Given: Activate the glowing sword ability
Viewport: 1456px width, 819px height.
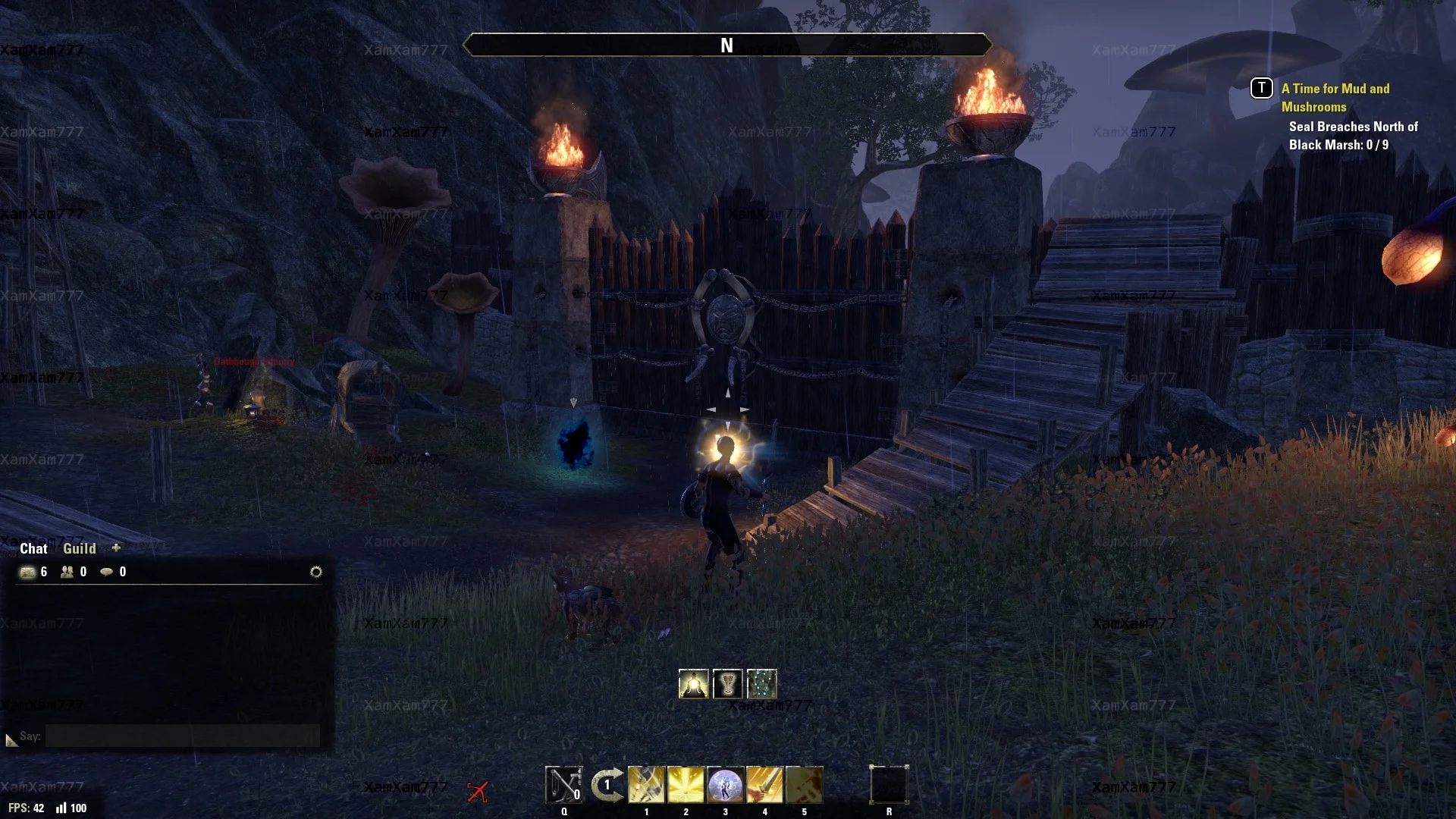Looking at the screenshot, I should [764, 785].
